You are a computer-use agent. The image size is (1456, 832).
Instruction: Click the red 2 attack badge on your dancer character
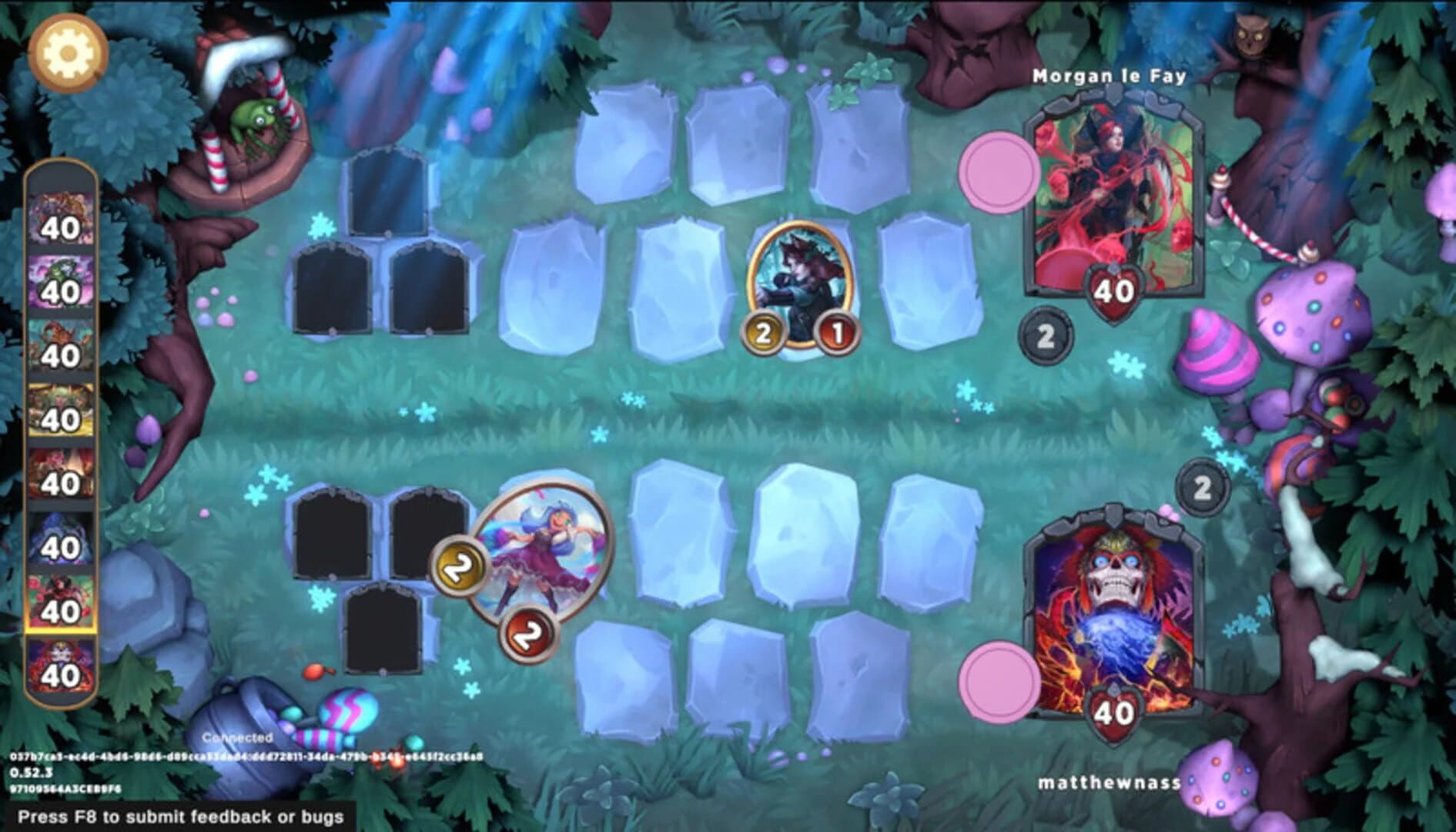(x=530, y=632)
